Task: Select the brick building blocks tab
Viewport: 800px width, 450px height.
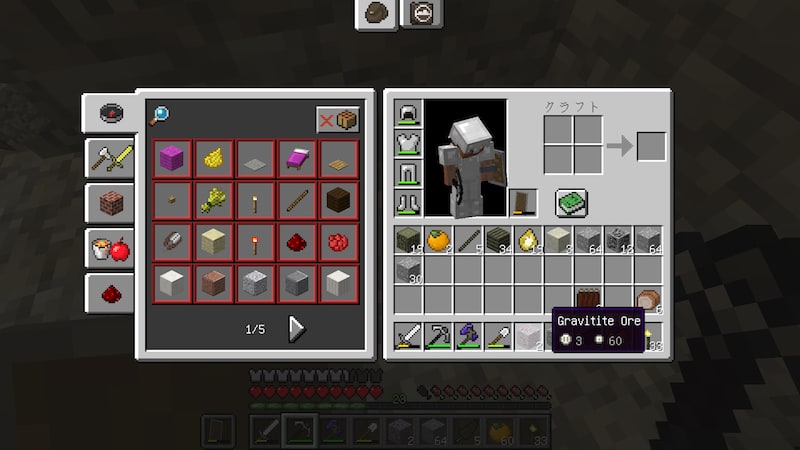Action: coord(110,203)
